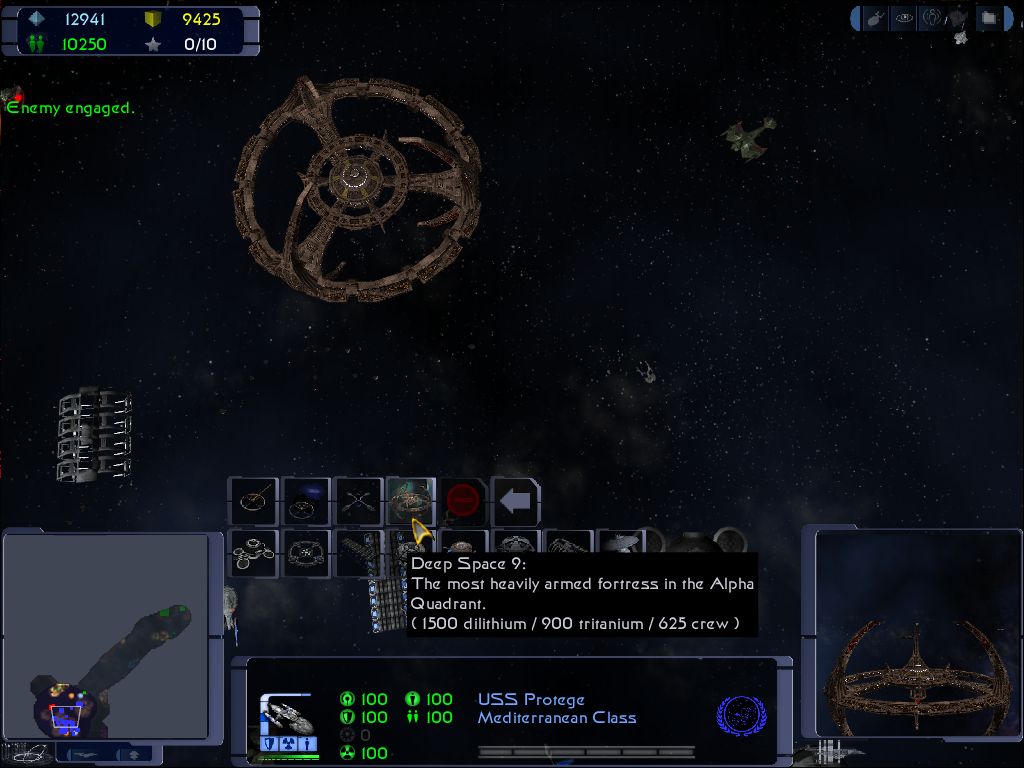Image resolution: width=1024 pixels, height=768 pixels.
Task: Open the ship icon menu in top bar
Action: pos(875,18)
